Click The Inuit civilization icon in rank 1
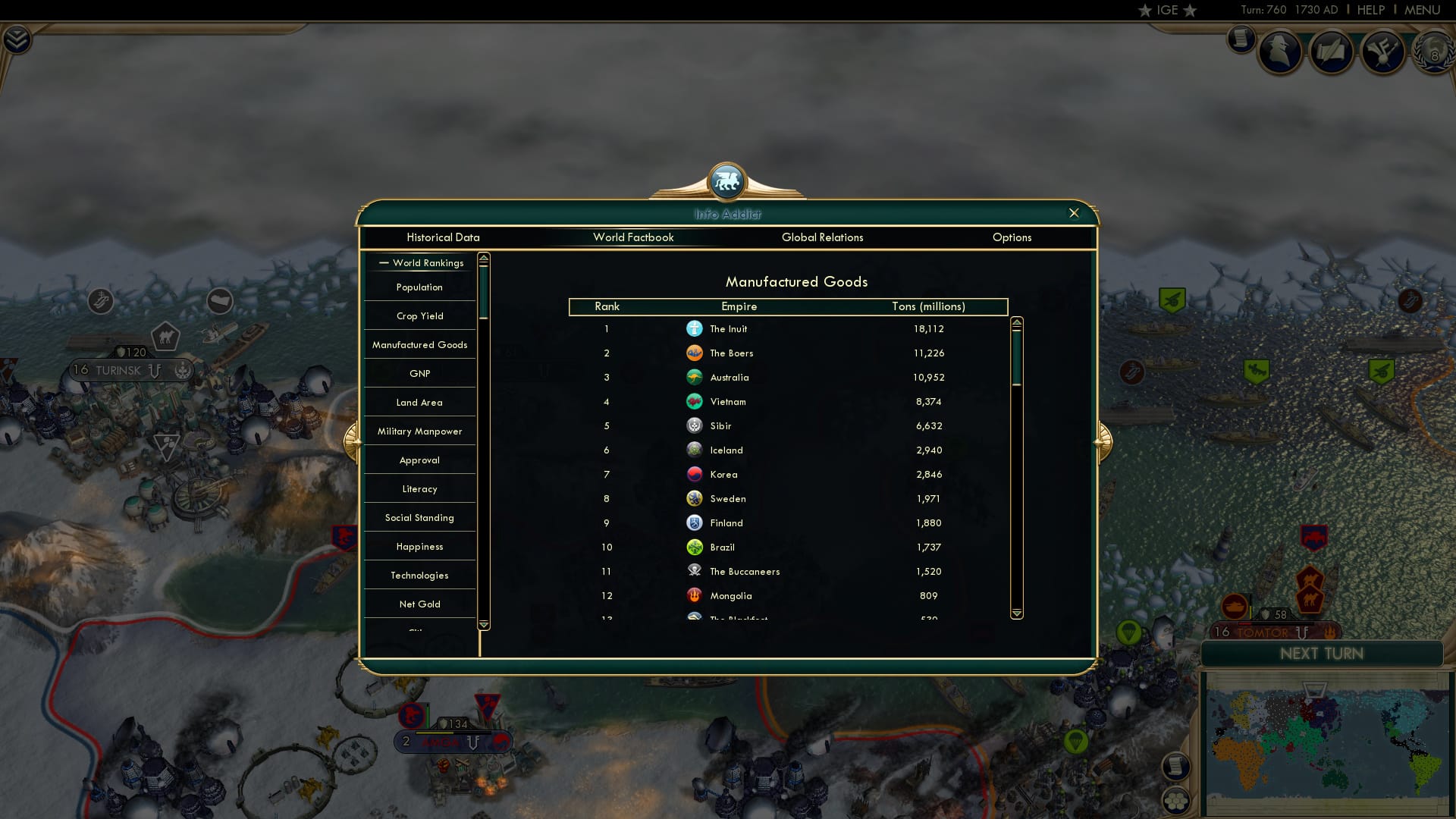The image size is (1456, 819). tap(695, 328)
